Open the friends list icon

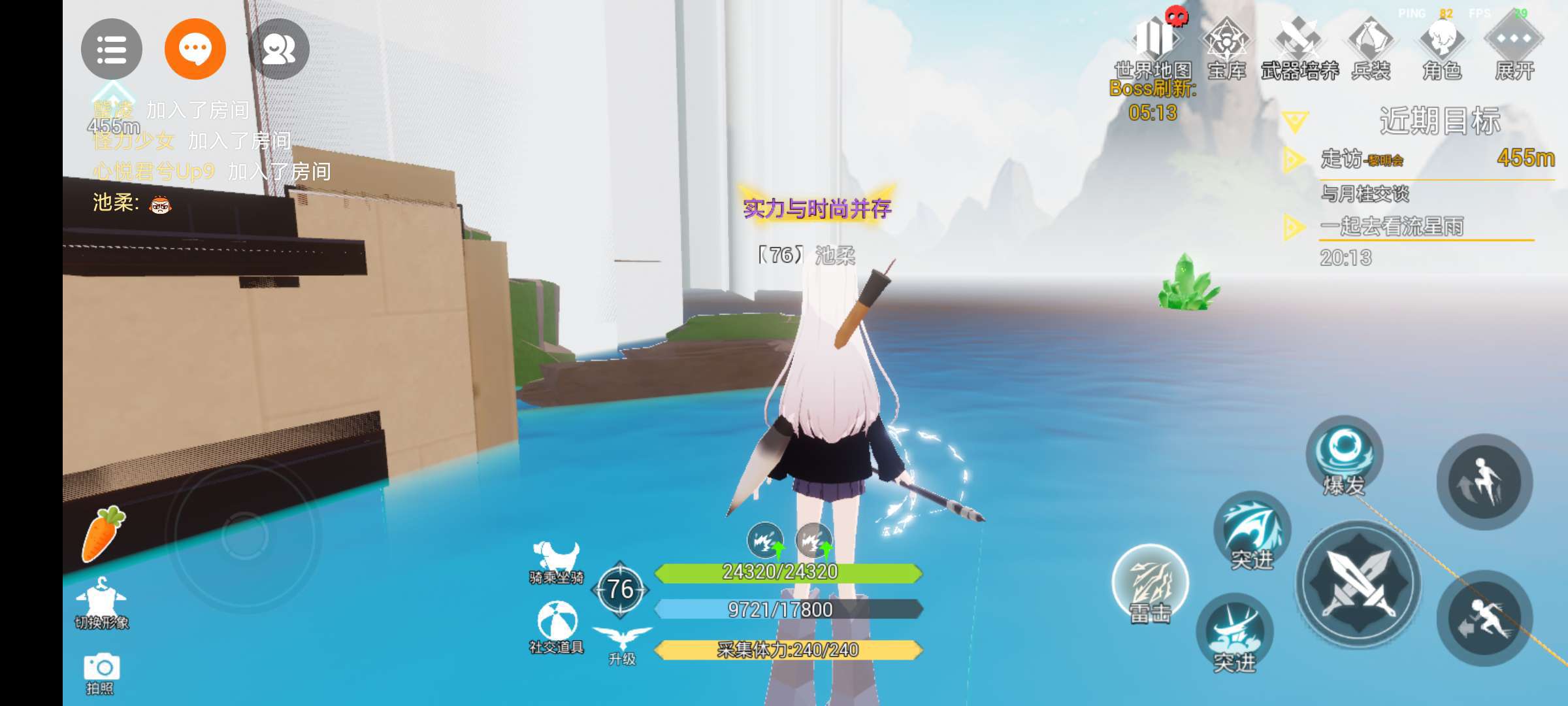[279, 50]
